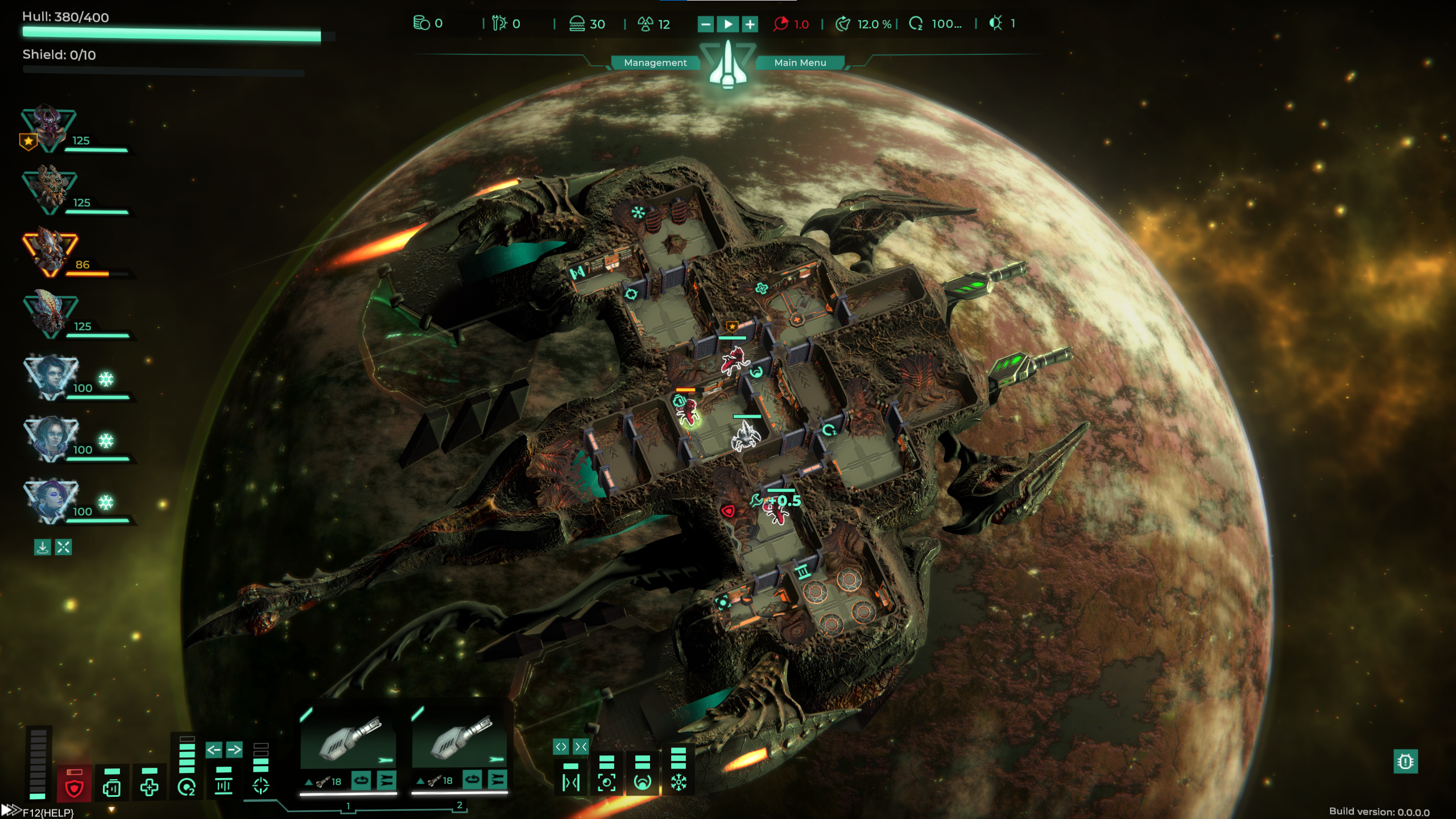Click the glowing spaceship emblem
The height and width of the screenshot is (819, 1456).
[727, 65]
